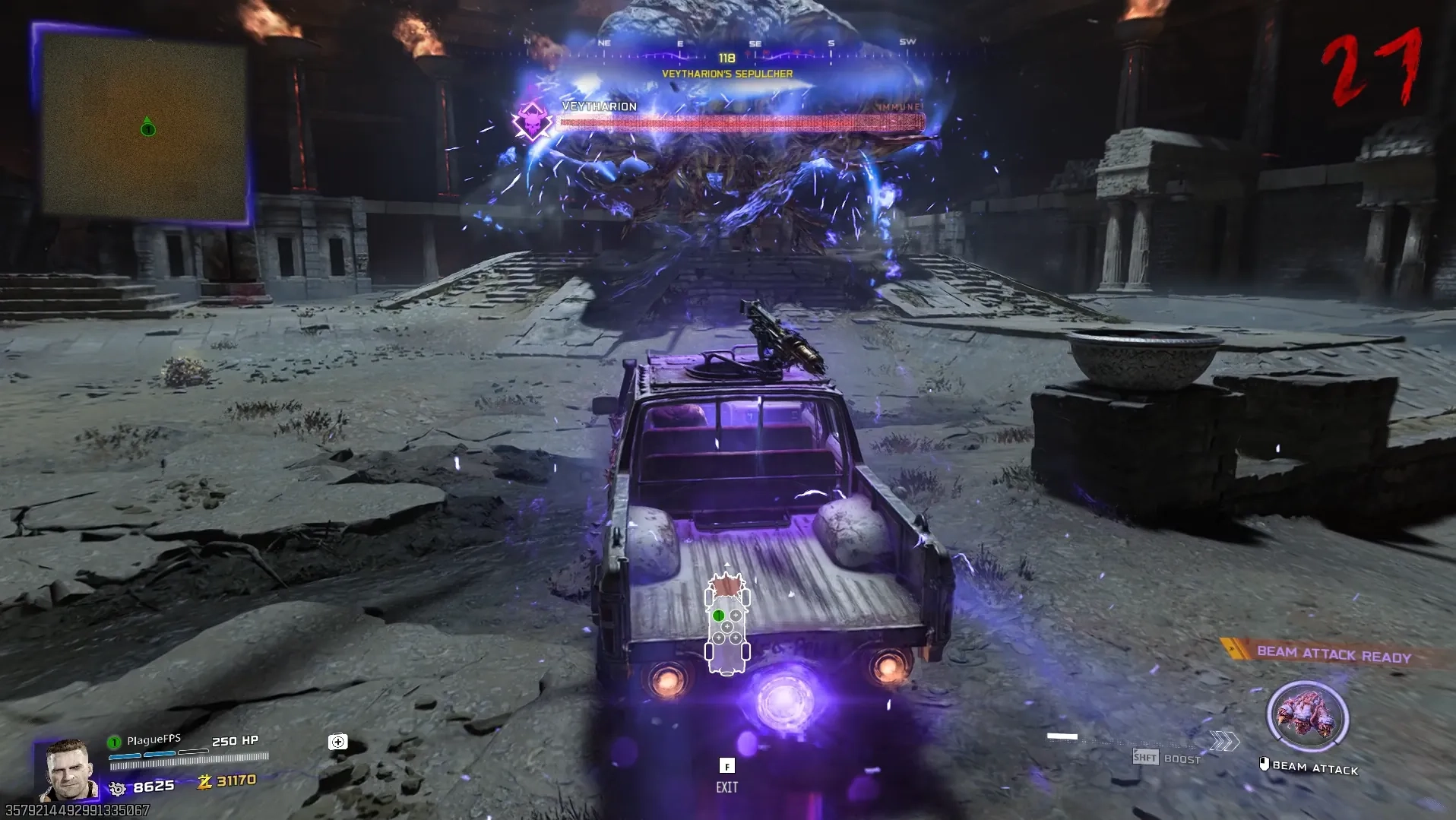The image size is (1456, 820).
Task: Select the Veytharion boss skull icon
Action: pyautogui.click(x=532, y=121)
